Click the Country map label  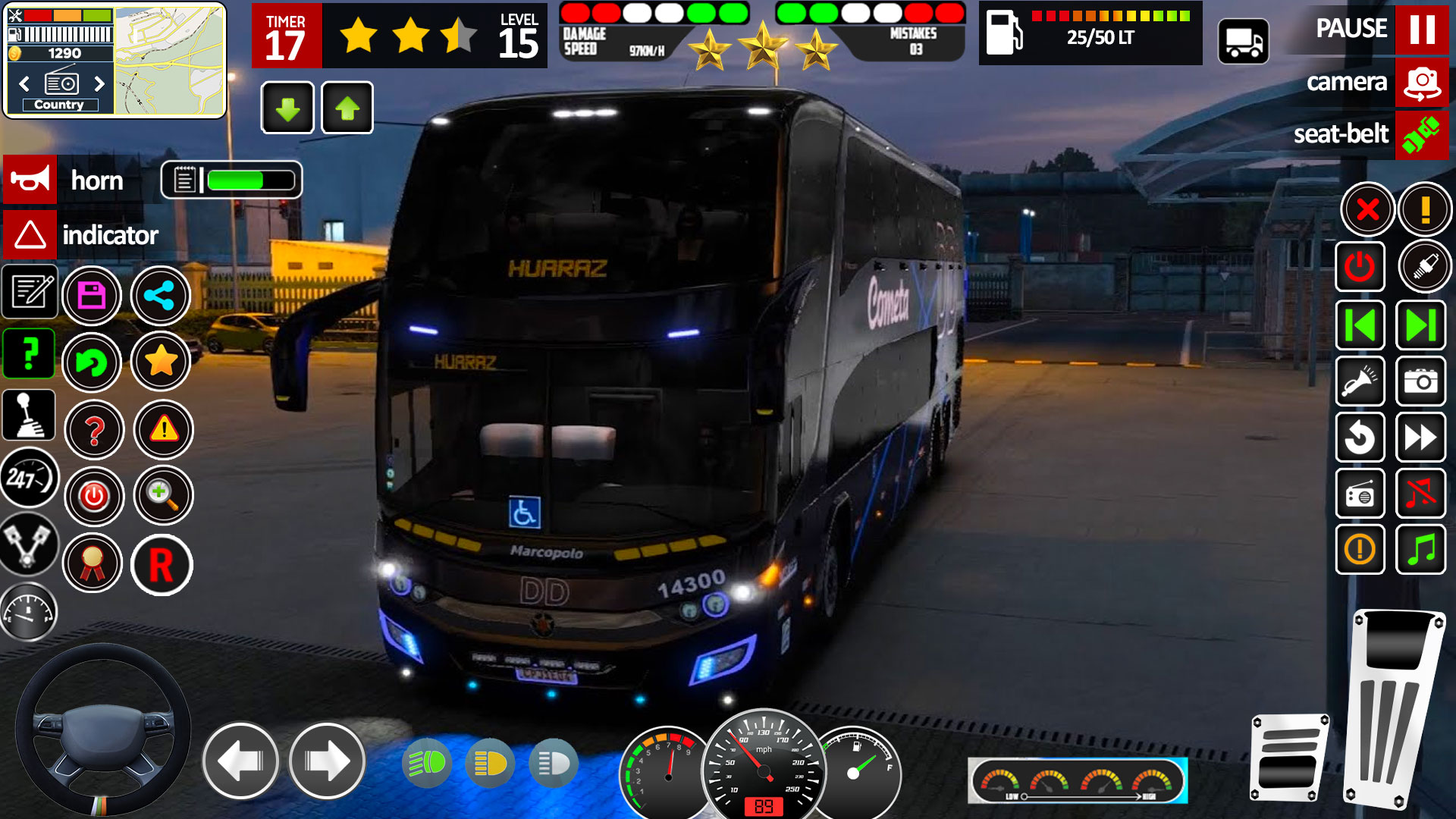(x=59, y=105)
